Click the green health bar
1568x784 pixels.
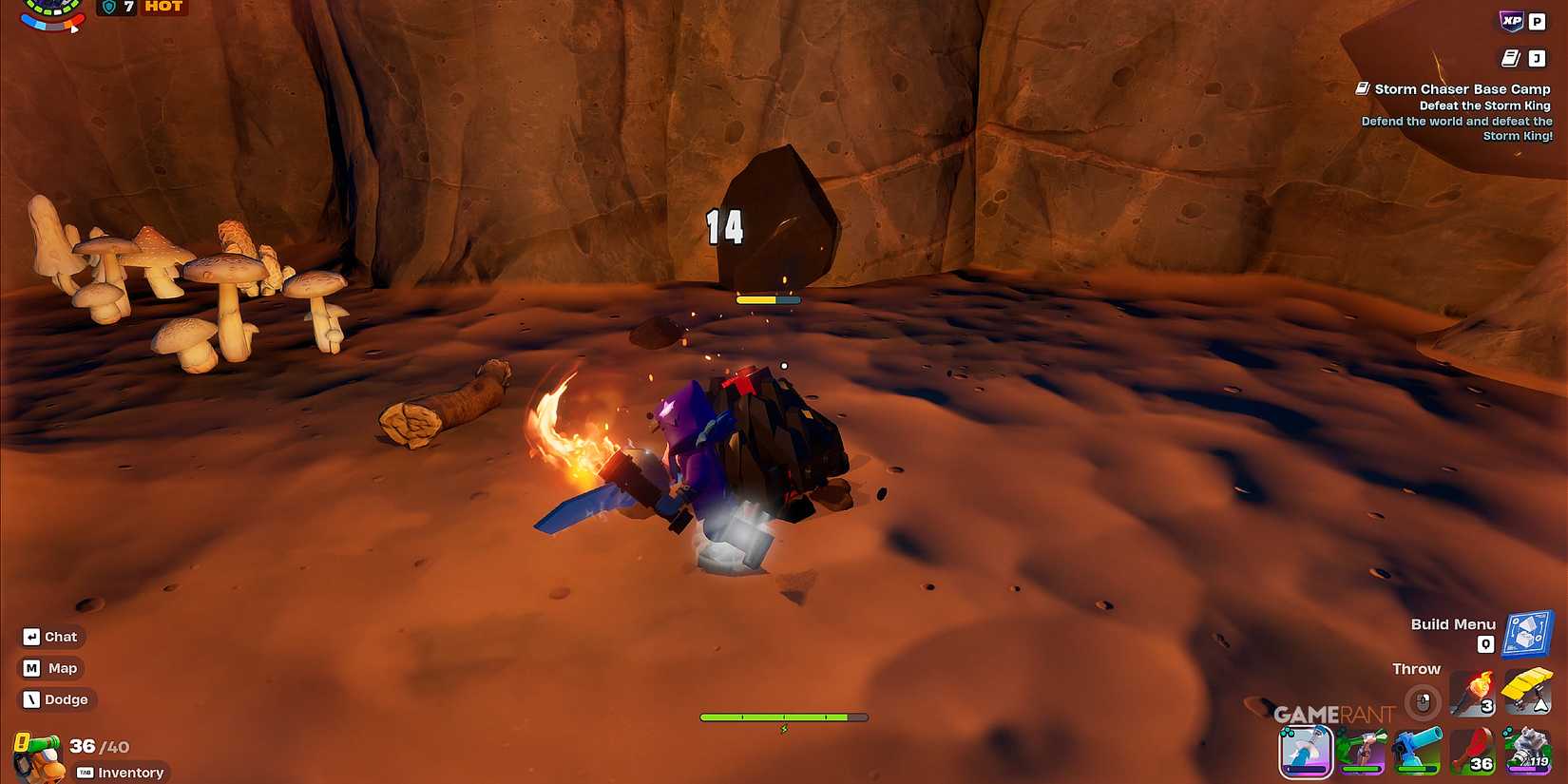point(784,716)
